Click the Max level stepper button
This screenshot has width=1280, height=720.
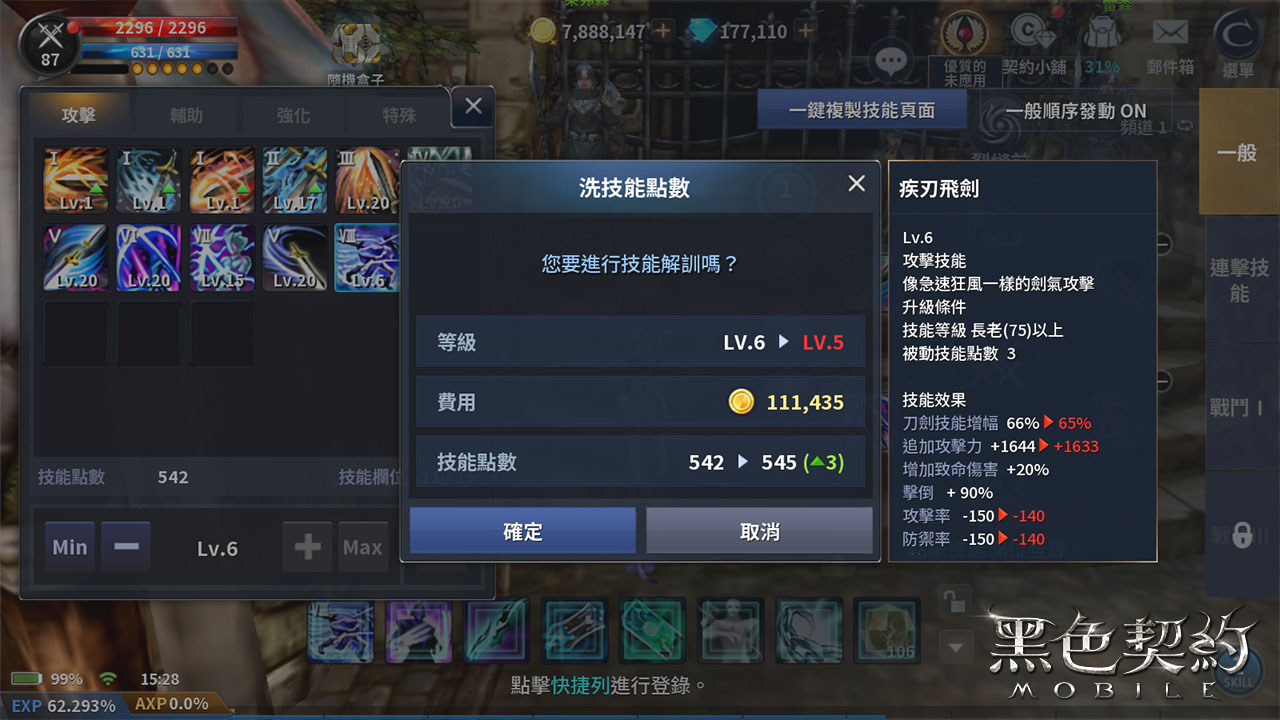pyautogui.click(x=362, y=547)
